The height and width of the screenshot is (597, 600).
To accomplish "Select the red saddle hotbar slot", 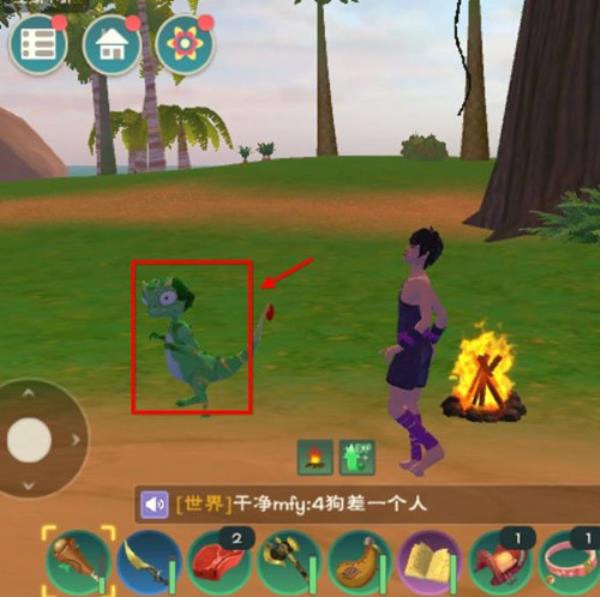I will (501, 564).
